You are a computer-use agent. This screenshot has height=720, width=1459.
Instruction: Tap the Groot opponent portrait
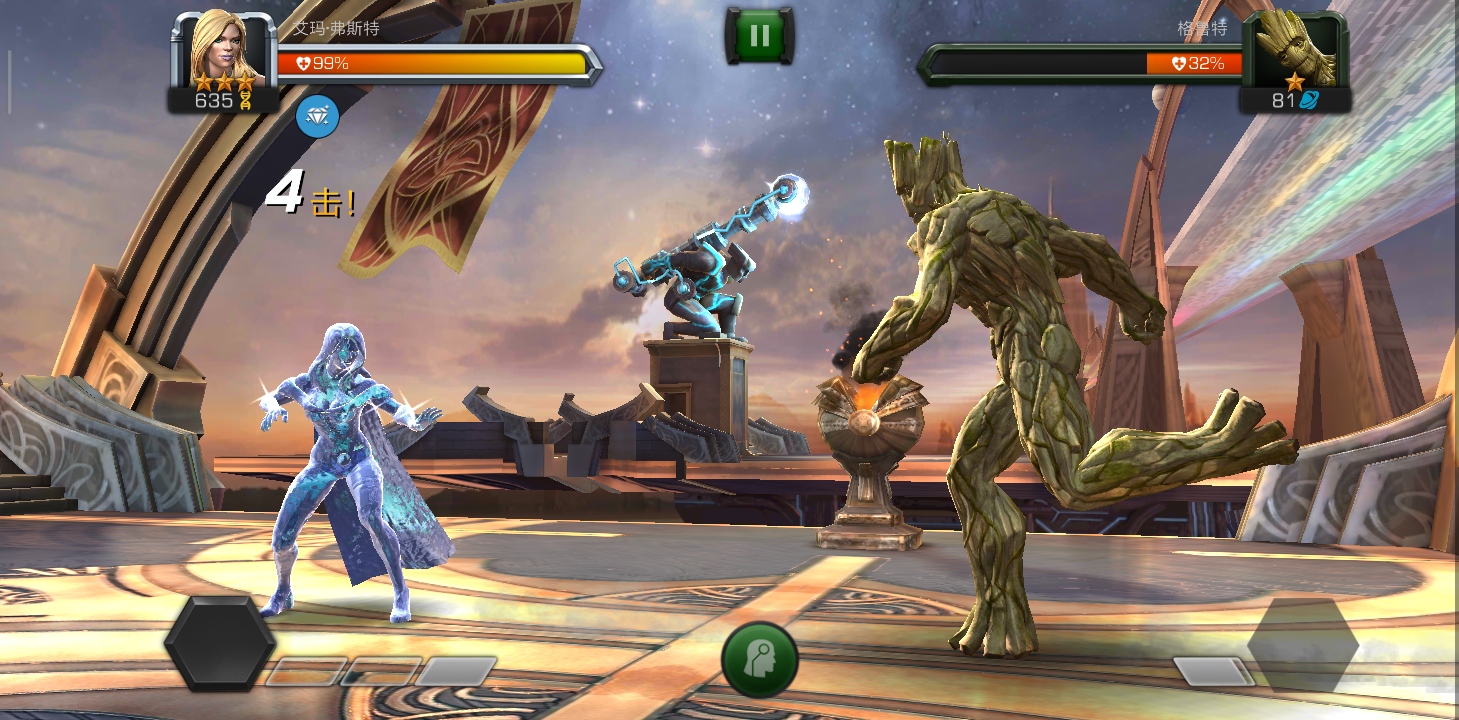1294,48
